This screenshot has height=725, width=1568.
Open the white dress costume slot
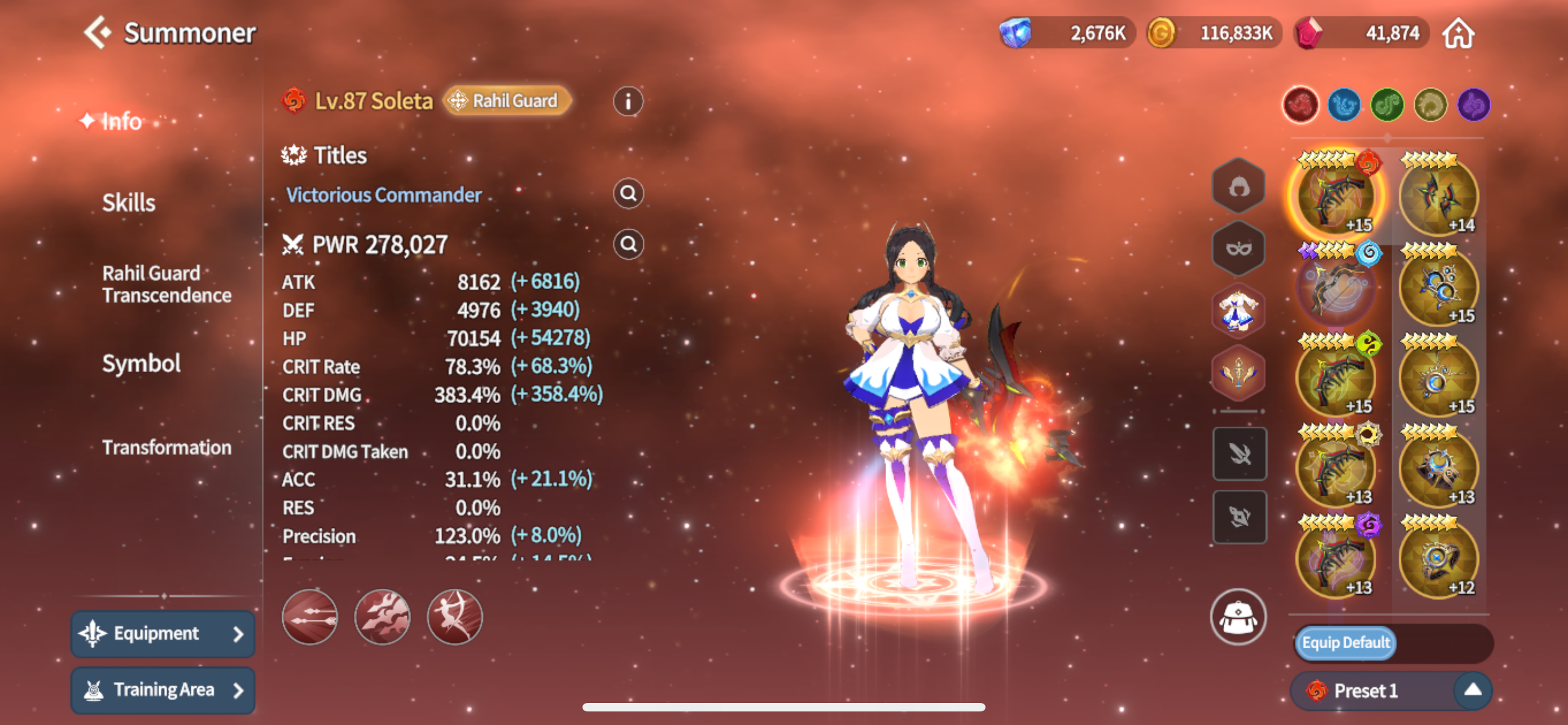click(x=1238, y=311)
